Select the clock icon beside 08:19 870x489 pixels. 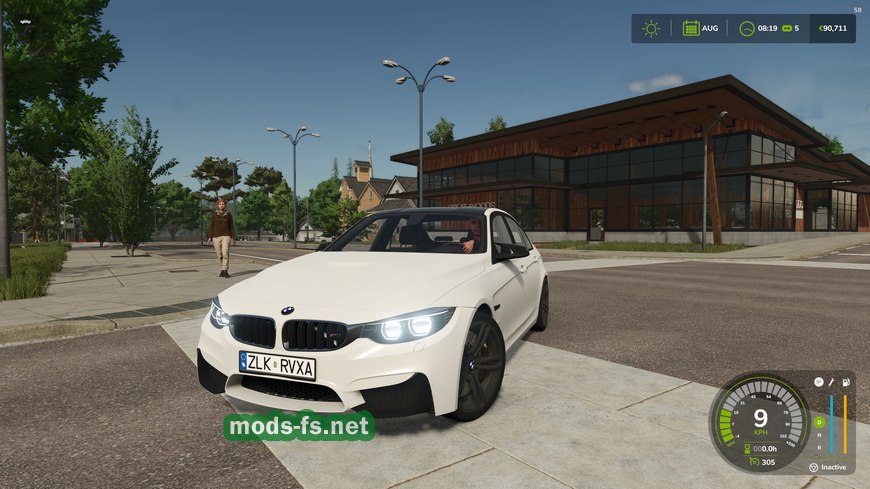[746, 28]
